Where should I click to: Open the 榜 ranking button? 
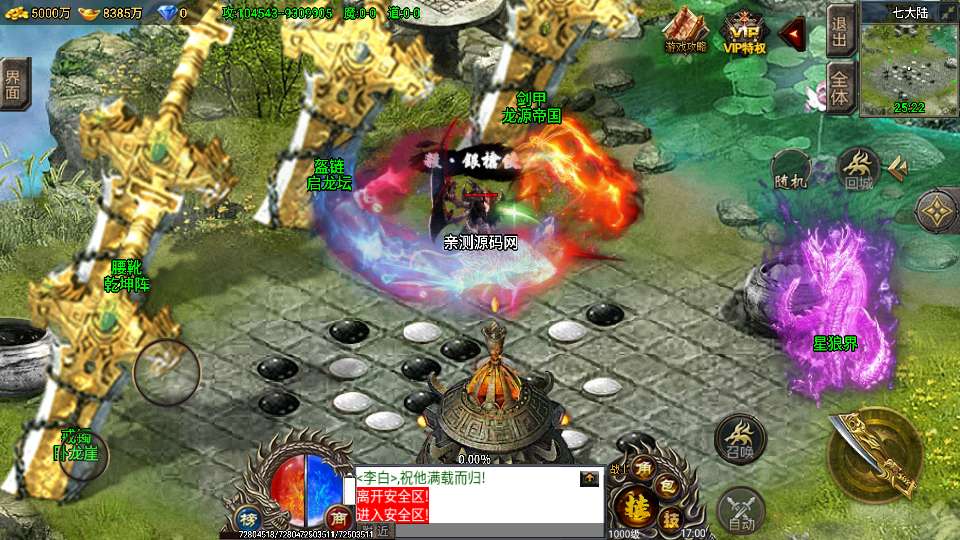pos(248,519)
